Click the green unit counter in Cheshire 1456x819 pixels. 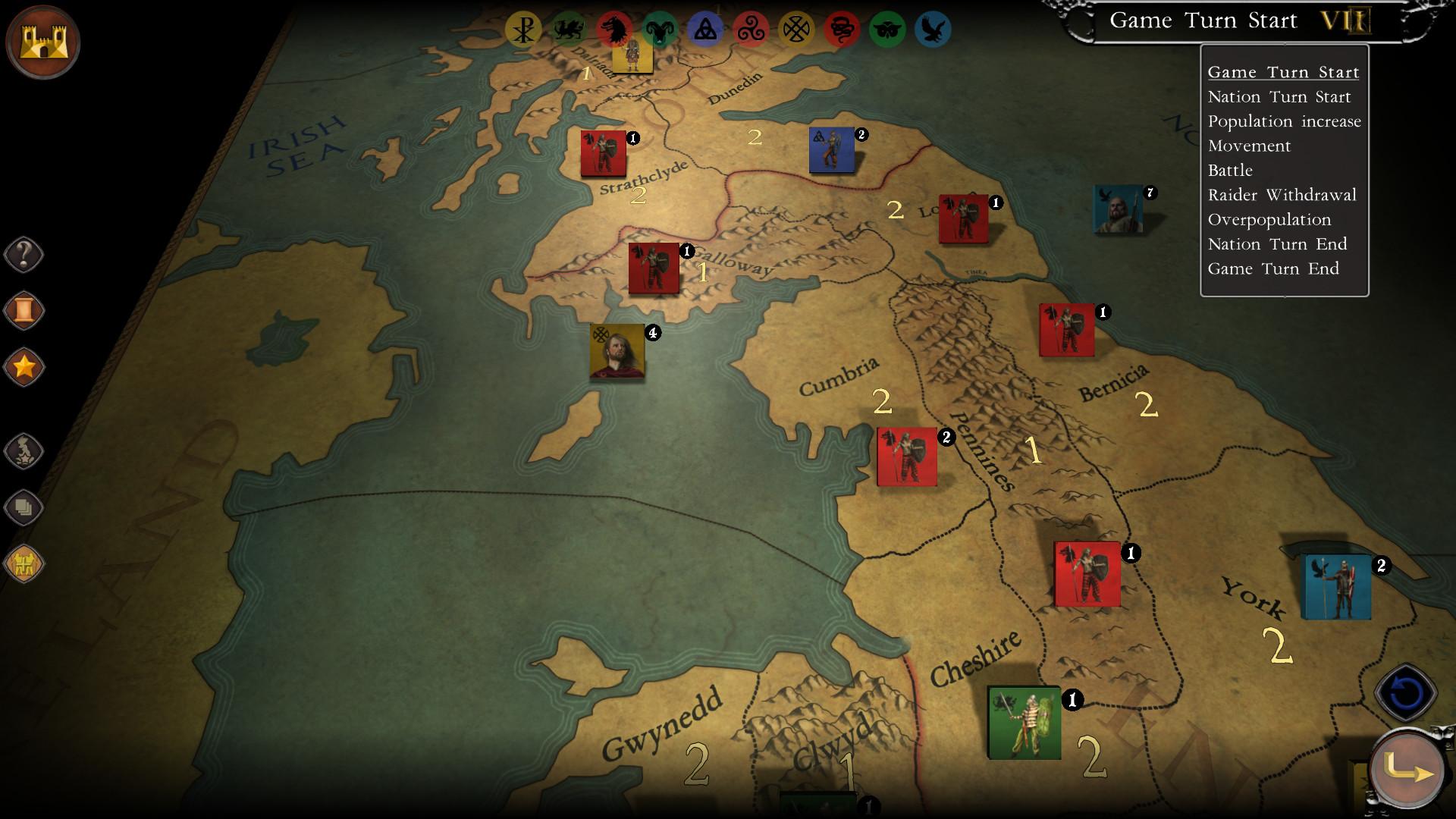tap(1025, 720)
